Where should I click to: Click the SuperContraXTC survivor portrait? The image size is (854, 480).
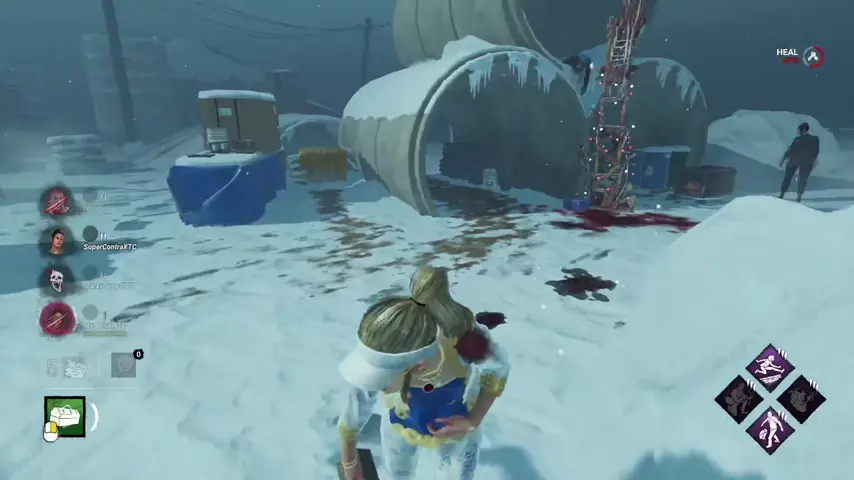(56, 241)
